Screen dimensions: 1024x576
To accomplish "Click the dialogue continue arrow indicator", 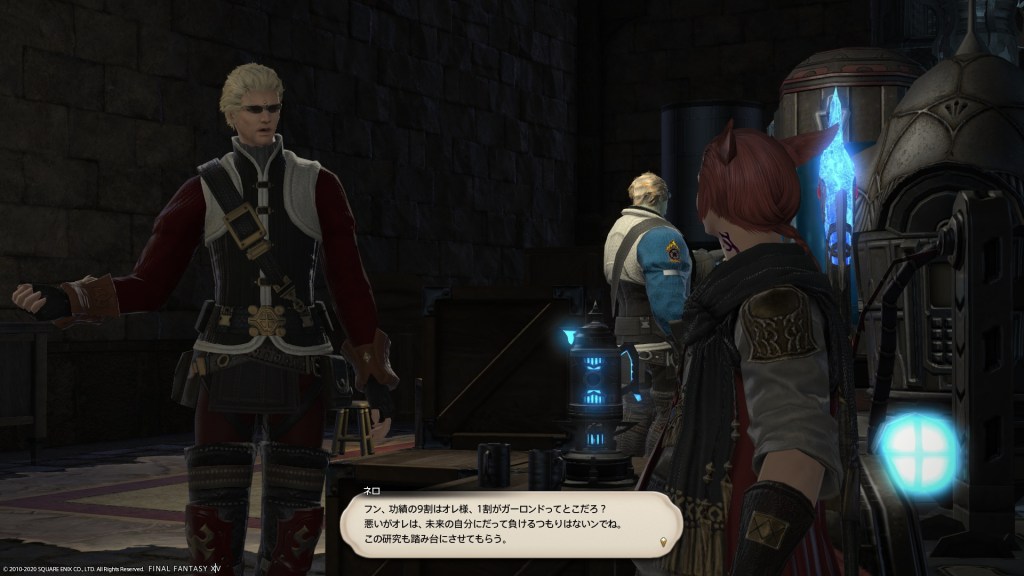I will coord(662,543).
